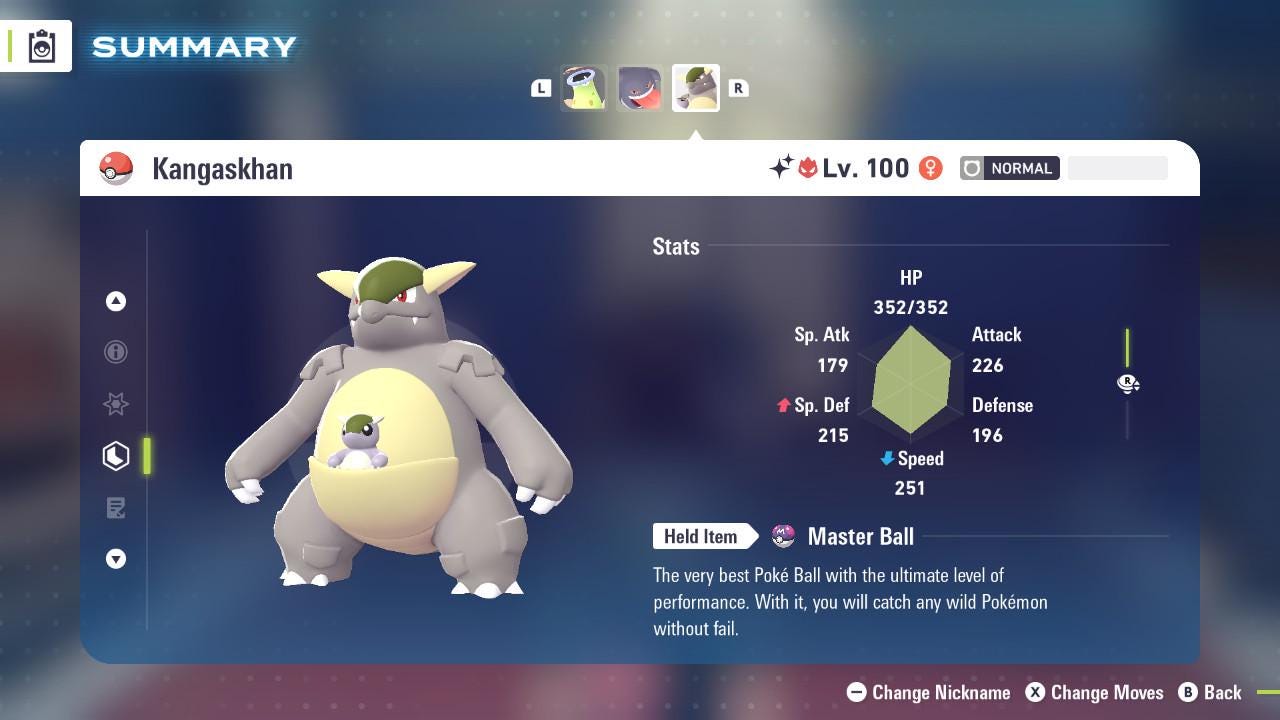
Task: Switch to the star-shaped page tab
Action: tap(116, 404)
